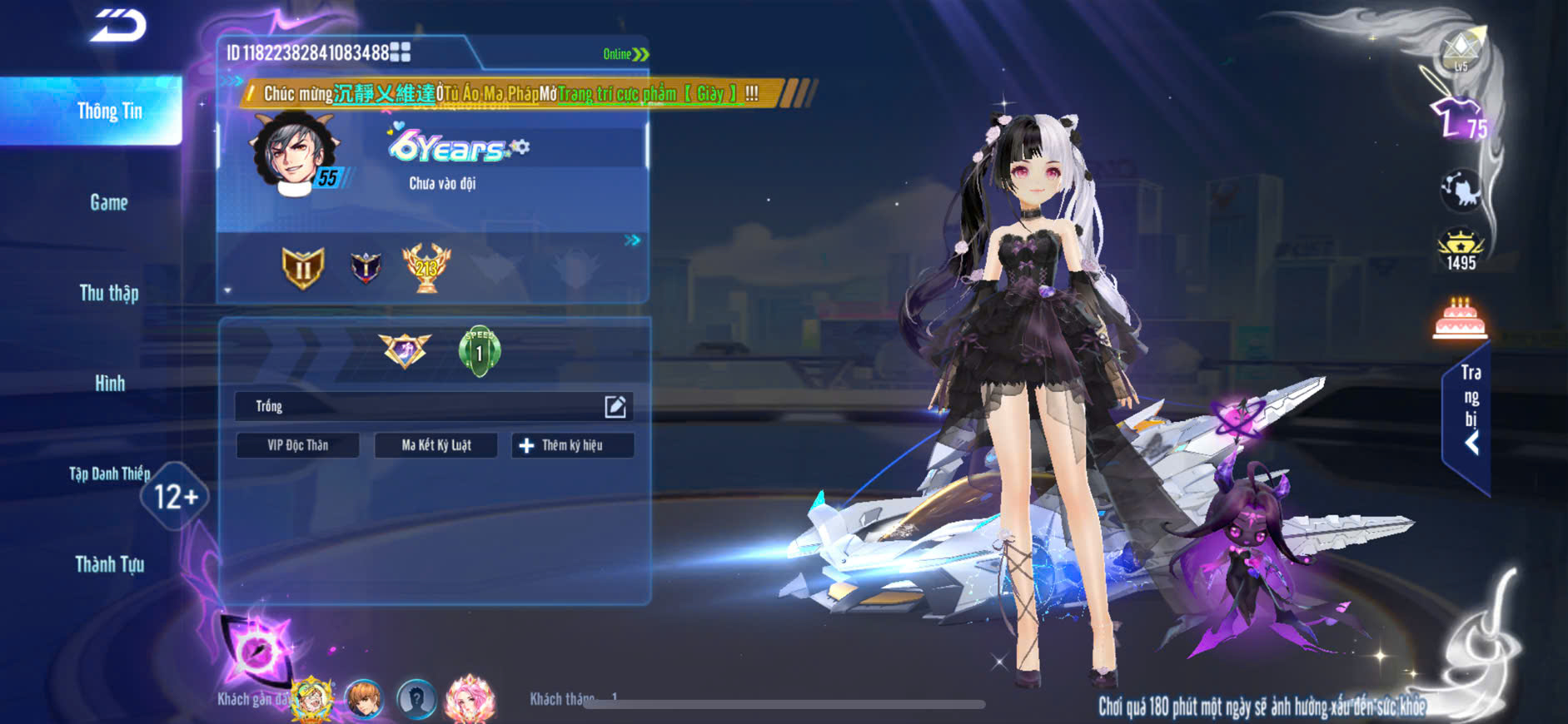This screenshot has height=724, width=1568.
Task: Switch to the Thông Tin tab
Action: click(109, 112)
